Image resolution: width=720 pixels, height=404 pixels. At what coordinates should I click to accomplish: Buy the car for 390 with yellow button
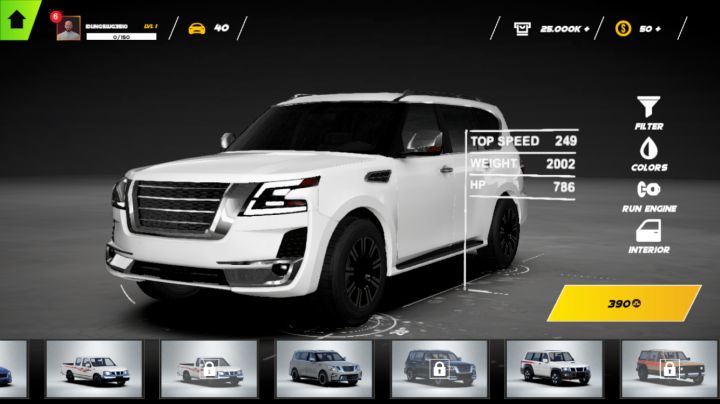[624, 302]
